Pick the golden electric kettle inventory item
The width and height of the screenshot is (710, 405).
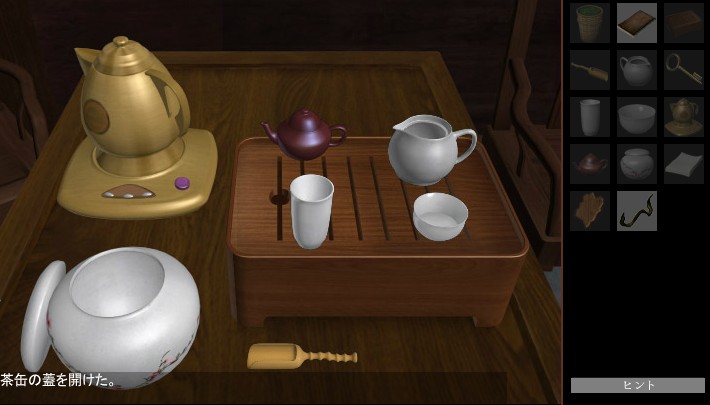point(684,117)
